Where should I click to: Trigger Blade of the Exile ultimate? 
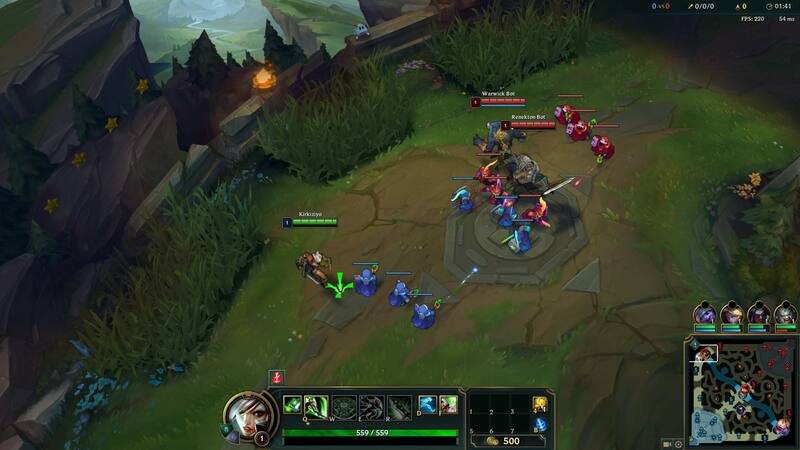pos(399,406)
